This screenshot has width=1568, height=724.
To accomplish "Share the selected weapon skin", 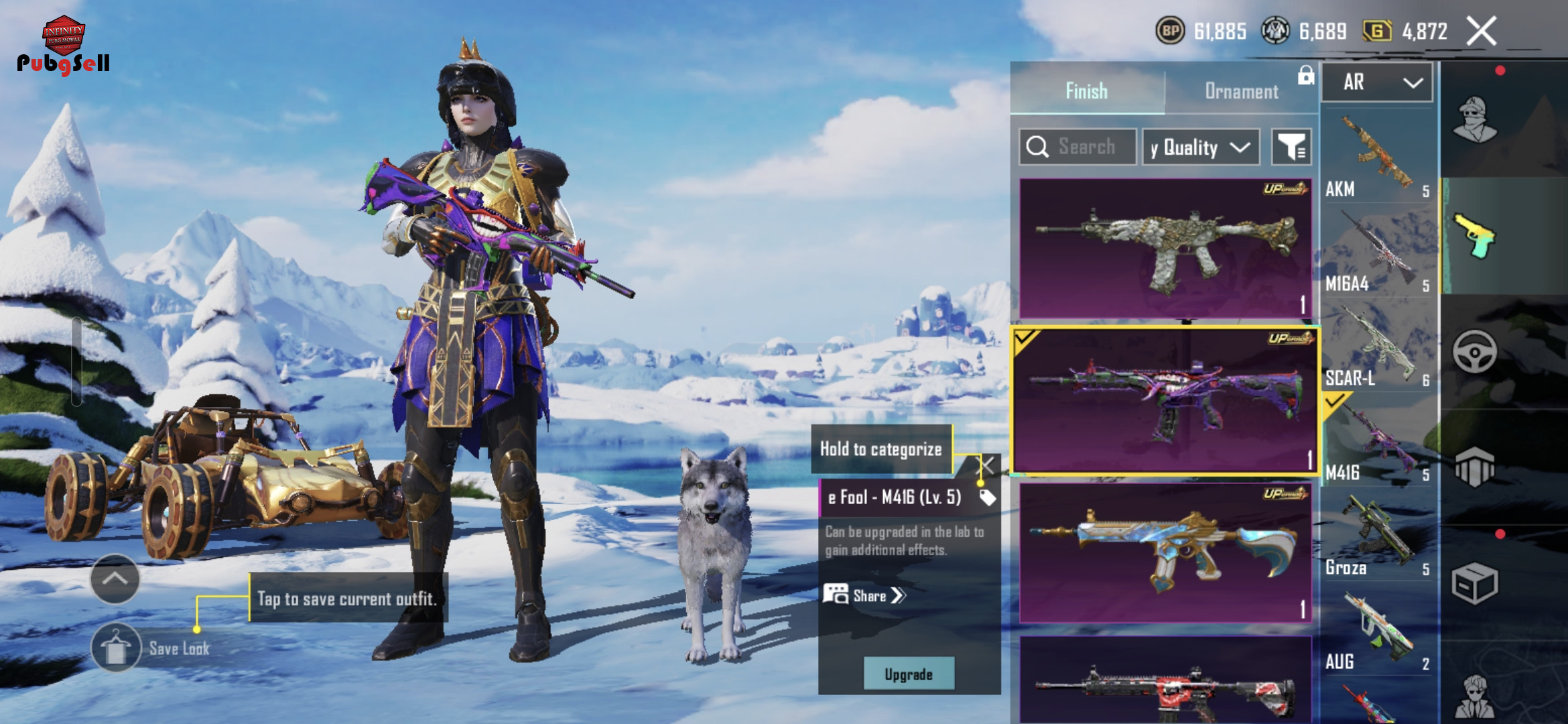I will click(864, 595).
